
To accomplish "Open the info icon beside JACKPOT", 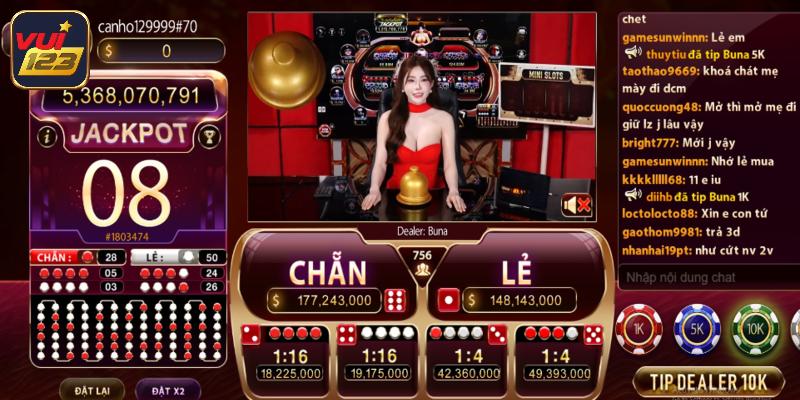I will click(x=45, y=136).
